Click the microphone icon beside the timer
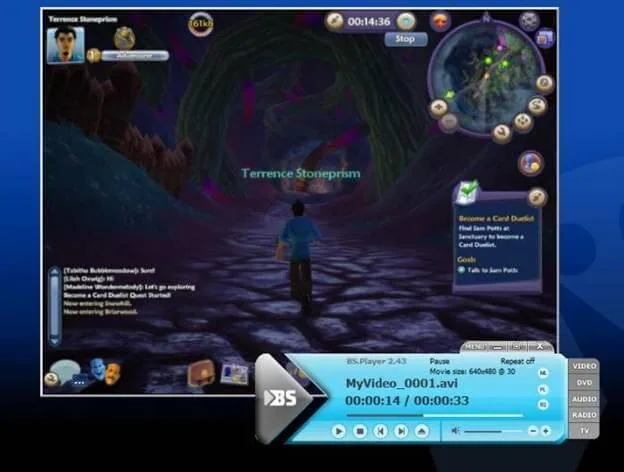This screenshot has width=624, height=472. click(334, 20)
